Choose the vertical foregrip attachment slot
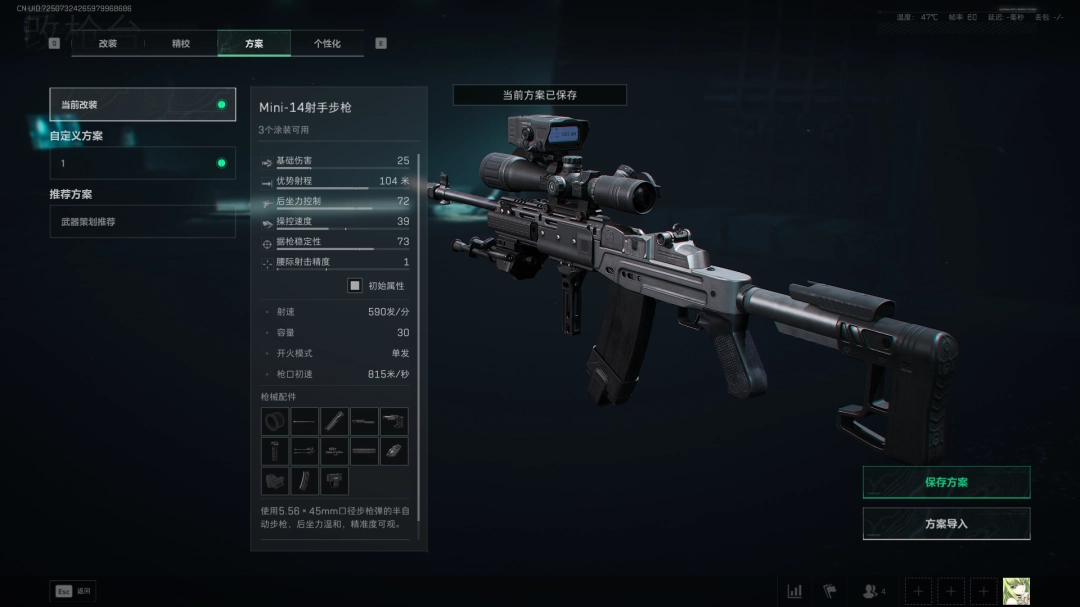Viewport: 1080px width, 607px height. tap(275, 451)
